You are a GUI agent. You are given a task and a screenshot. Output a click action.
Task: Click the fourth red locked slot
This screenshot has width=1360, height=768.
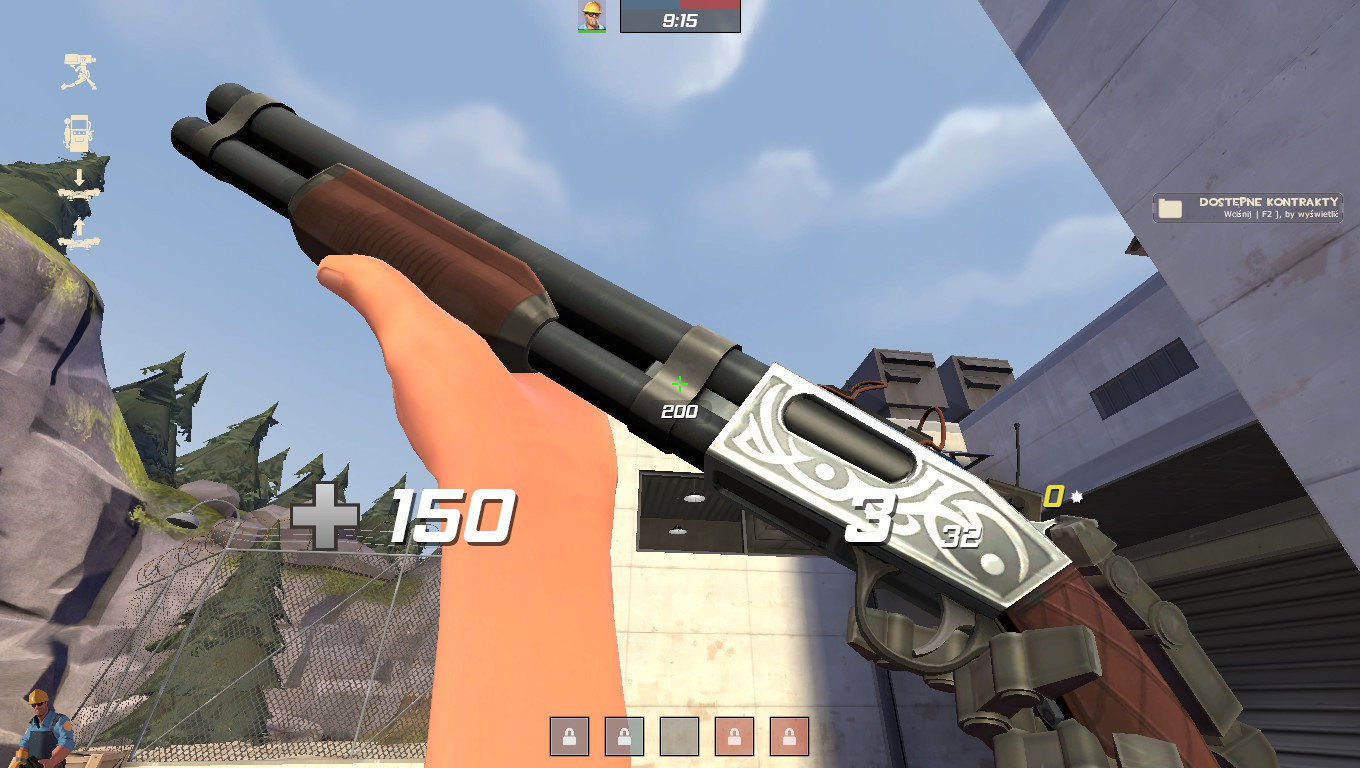click(x=734, y=736)
